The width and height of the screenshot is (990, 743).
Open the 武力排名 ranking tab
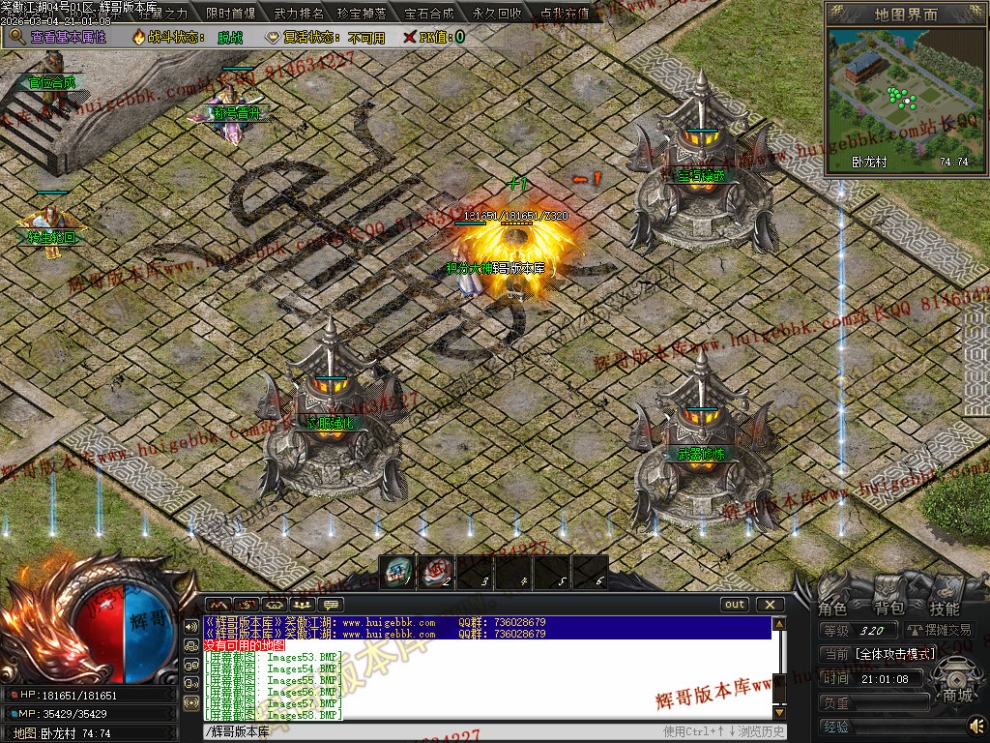299,14
